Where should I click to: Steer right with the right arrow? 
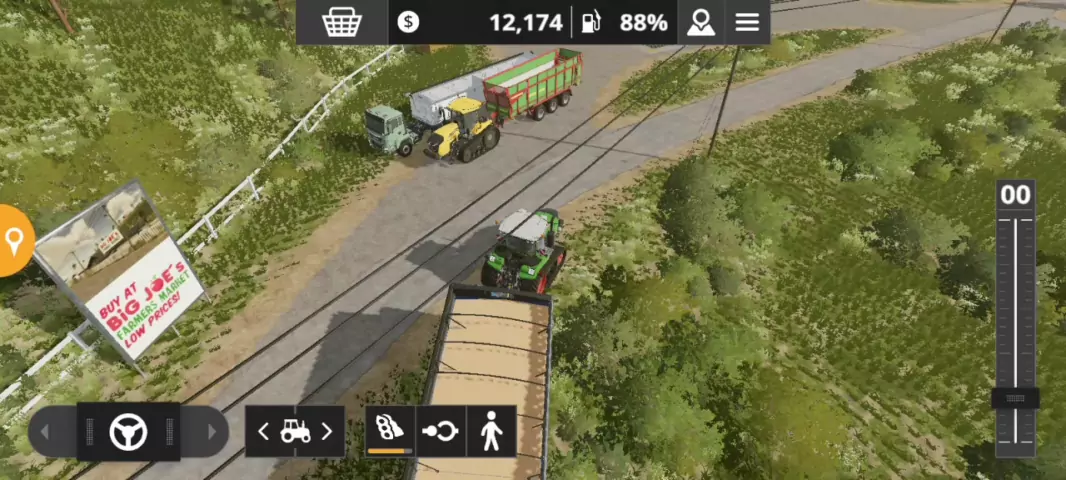click(x=211, y=432)
